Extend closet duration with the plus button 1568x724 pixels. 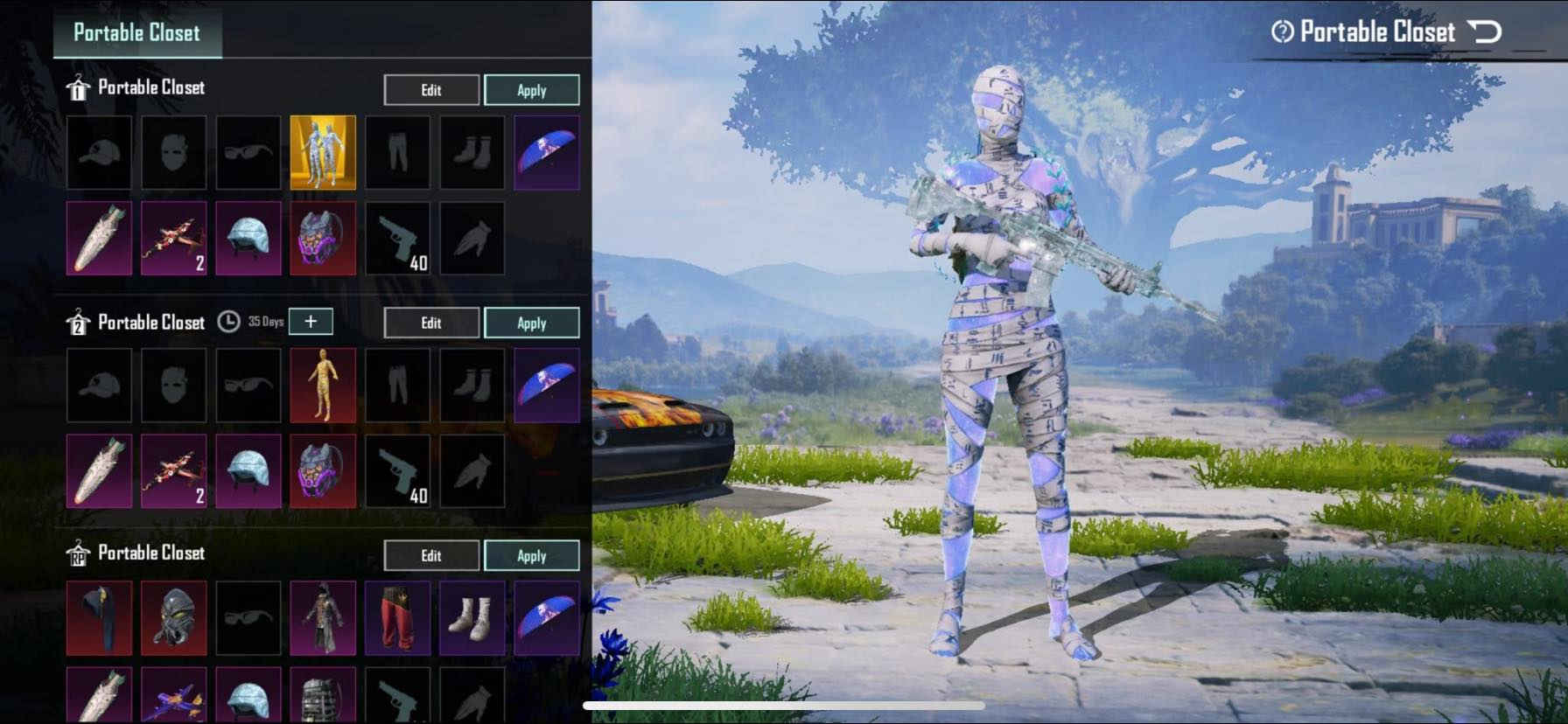coord(311,322)
